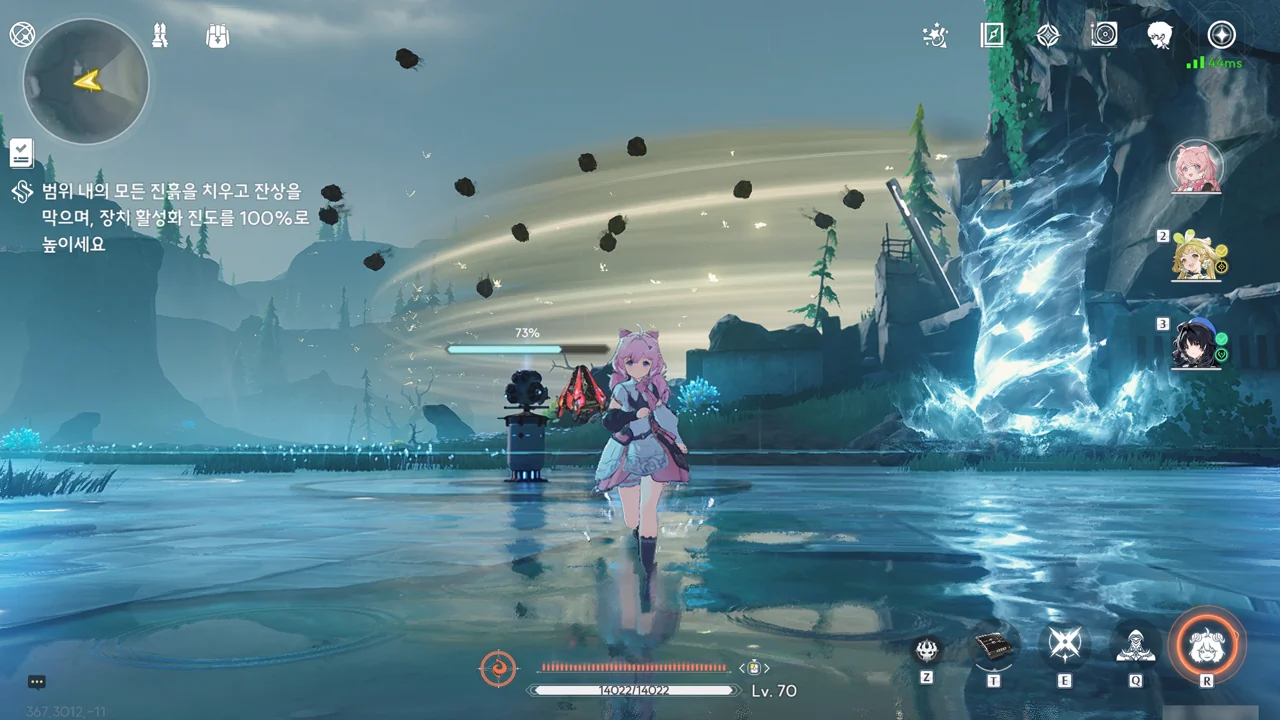Open the quest checklist icon
The height and width of the screenshot is (720, 1280).
click(x=22, y=153)
